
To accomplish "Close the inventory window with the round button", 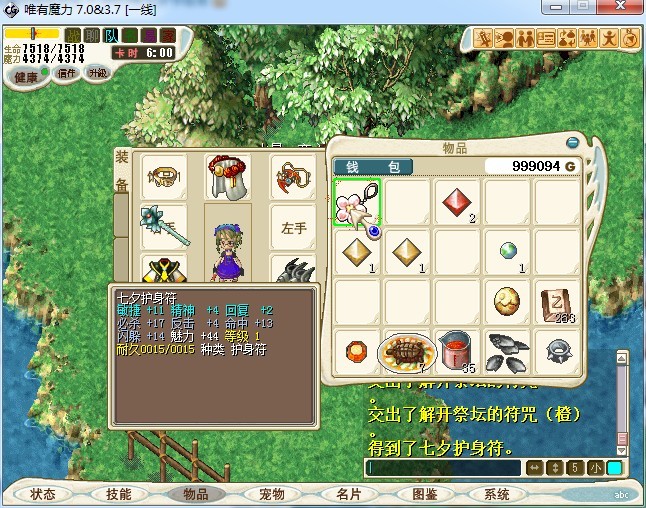I will [573, 143].
